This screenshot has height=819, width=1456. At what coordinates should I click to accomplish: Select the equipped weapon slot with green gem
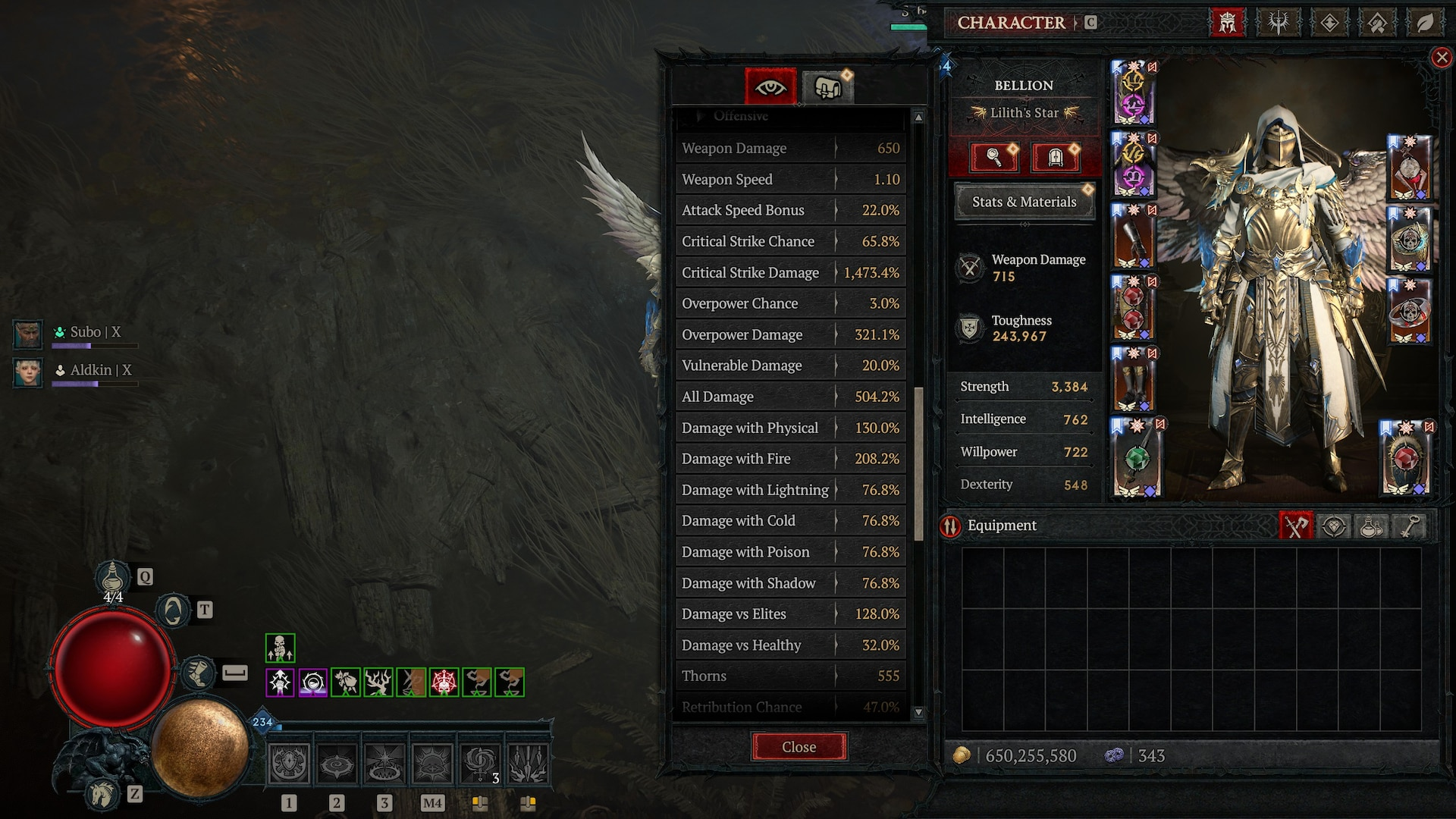1136,457
